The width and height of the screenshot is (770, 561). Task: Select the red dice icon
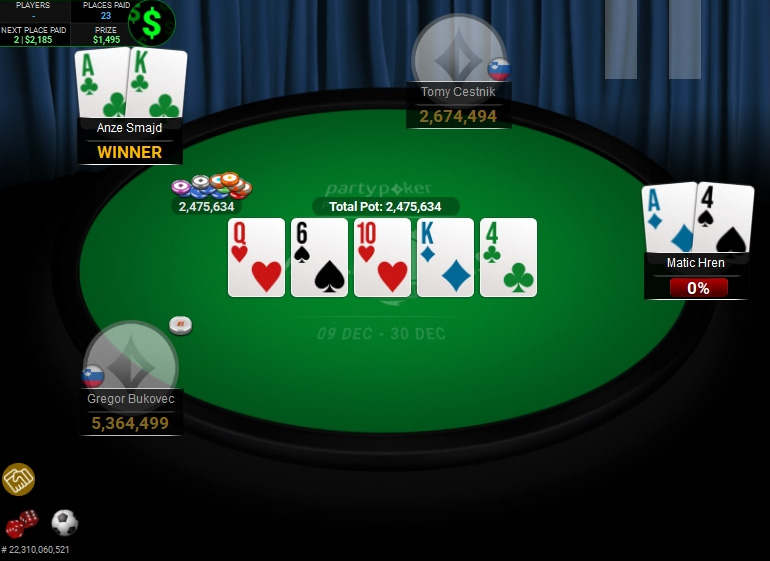coord(21,523)
